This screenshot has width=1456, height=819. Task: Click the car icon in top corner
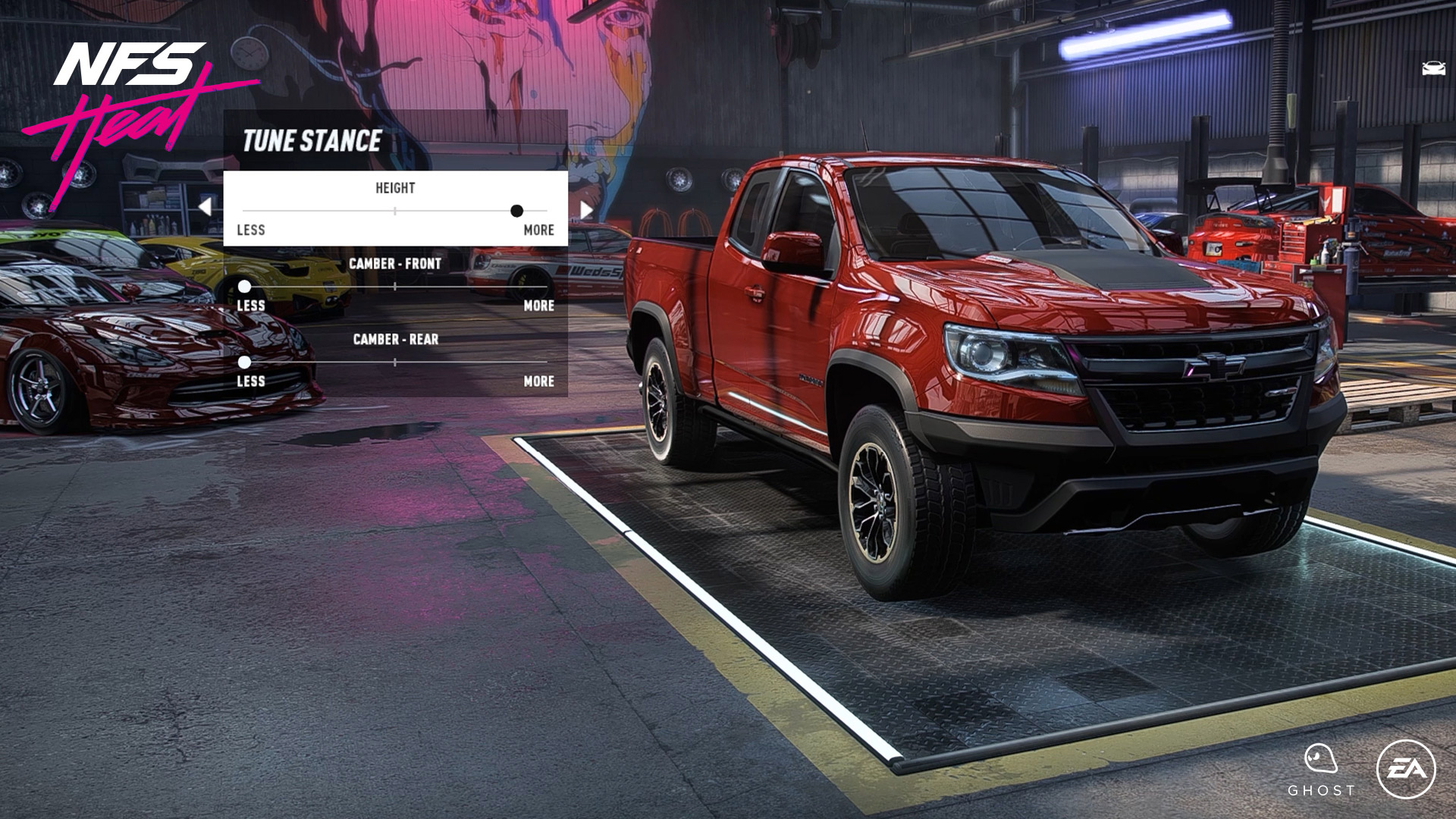click(x=1432, y=69)
